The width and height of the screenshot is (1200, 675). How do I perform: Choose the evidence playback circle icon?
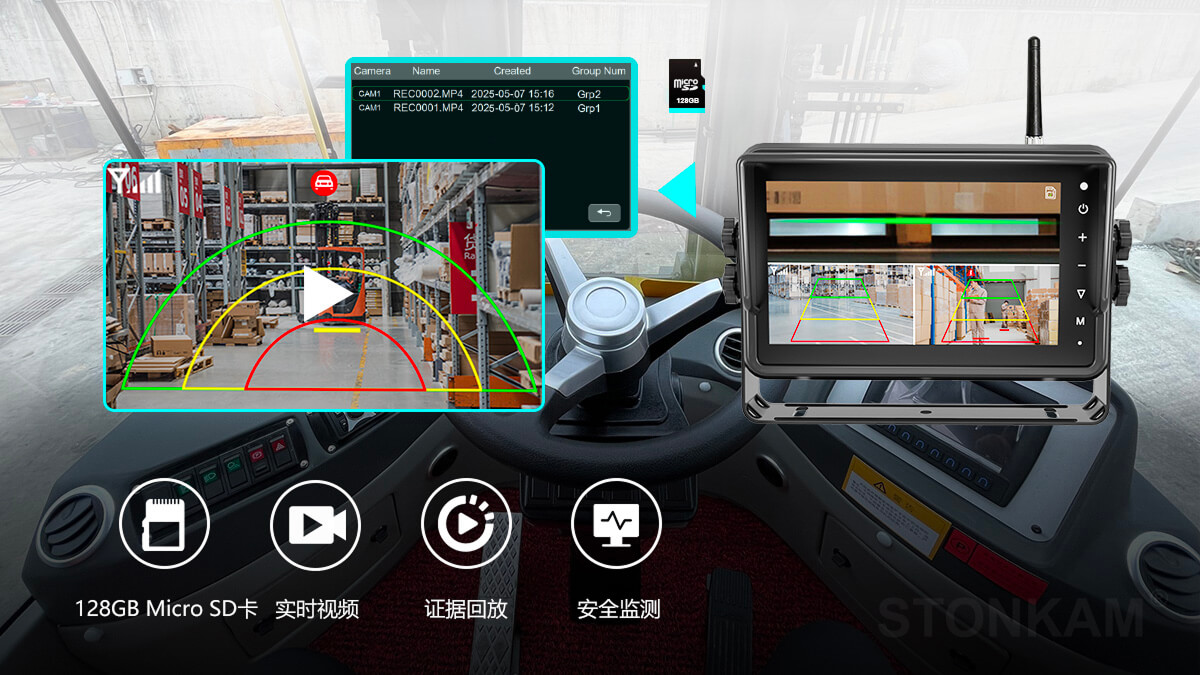click(x=466, y=524)
